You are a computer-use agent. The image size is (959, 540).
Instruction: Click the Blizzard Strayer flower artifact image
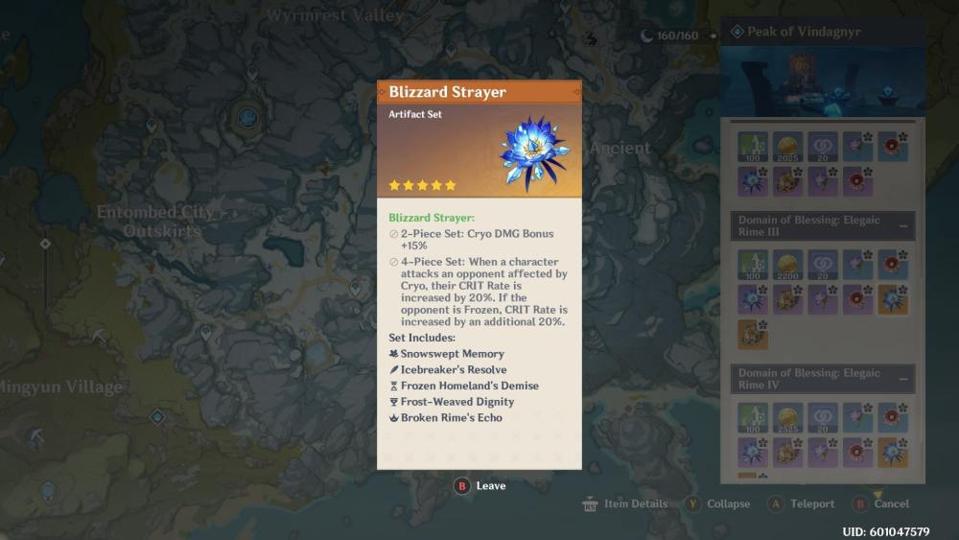tap(532, 153)
